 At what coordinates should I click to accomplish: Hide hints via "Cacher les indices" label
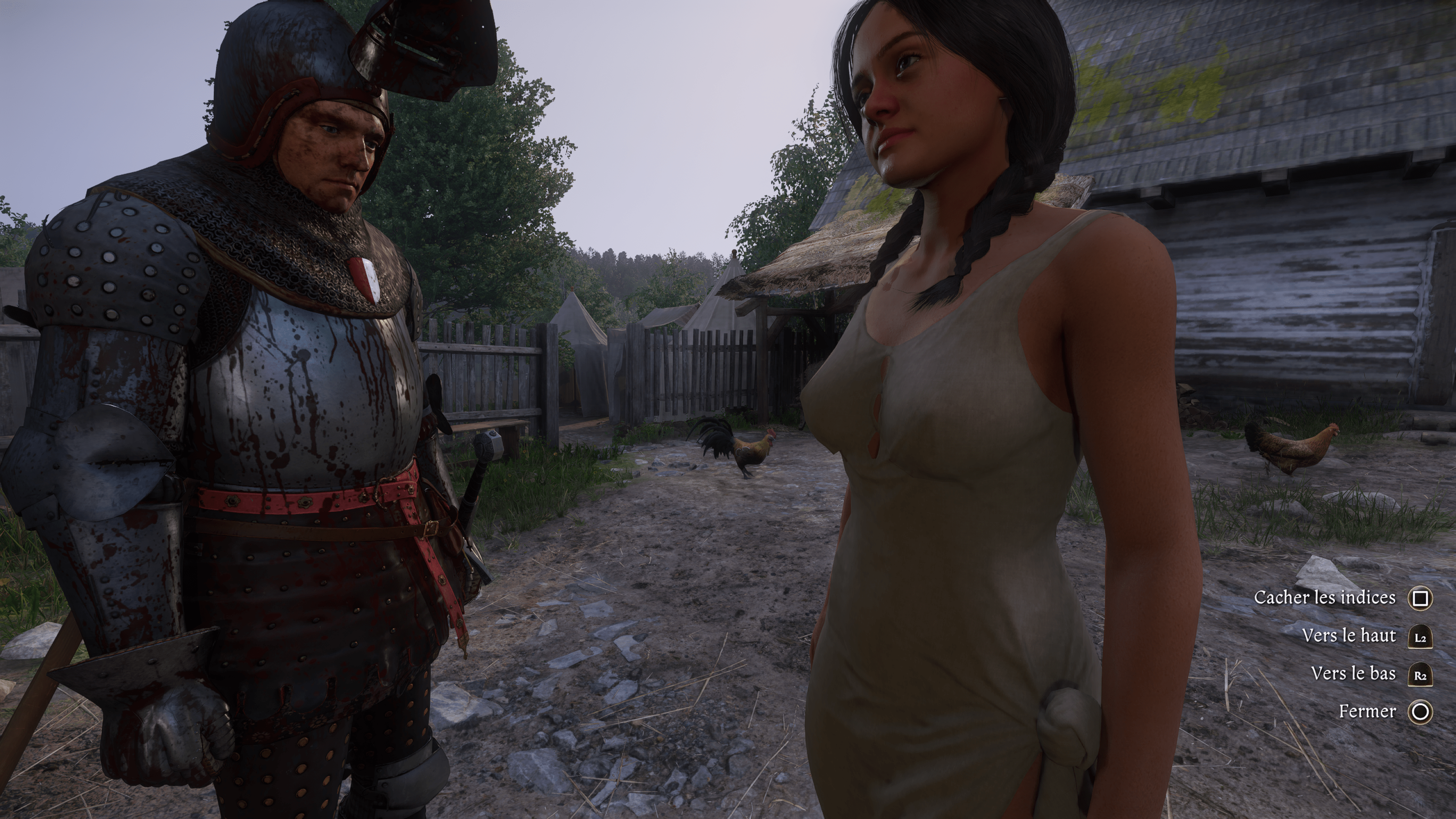click(1324, 598)
